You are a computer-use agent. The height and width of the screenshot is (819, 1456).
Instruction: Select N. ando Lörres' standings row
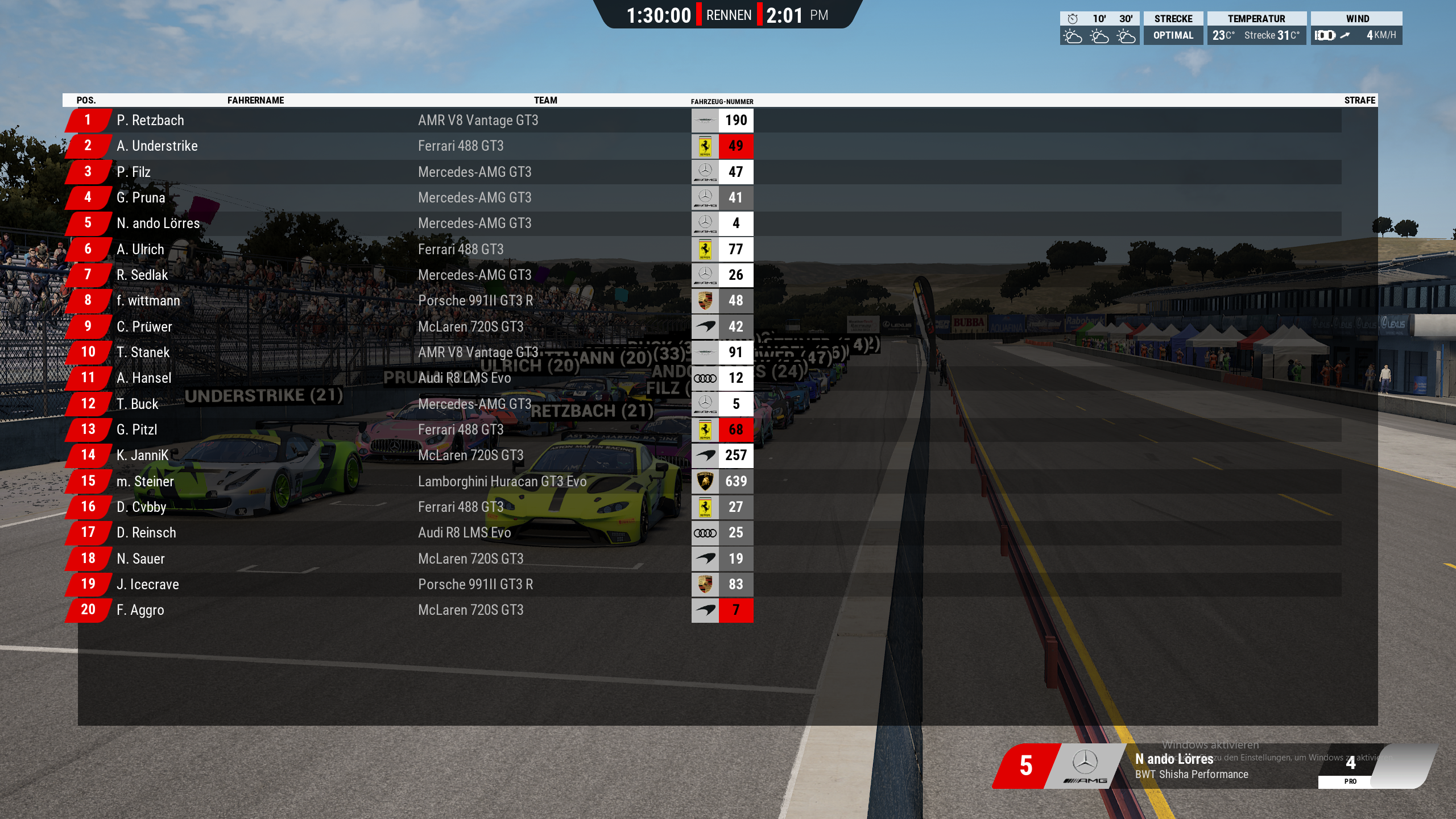(x=158, y=224)
